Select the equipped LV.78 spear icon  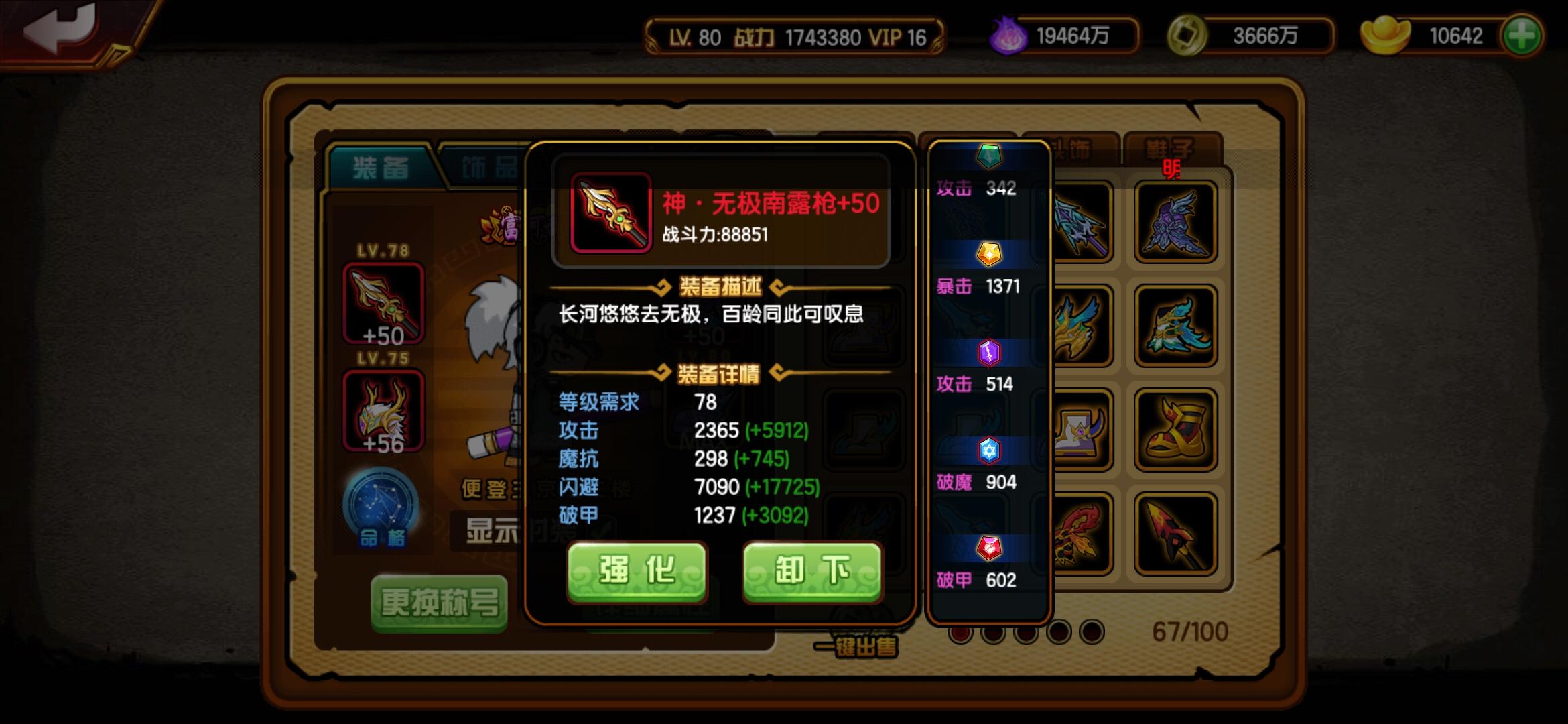pyautogui.click(x=383, y=303)
